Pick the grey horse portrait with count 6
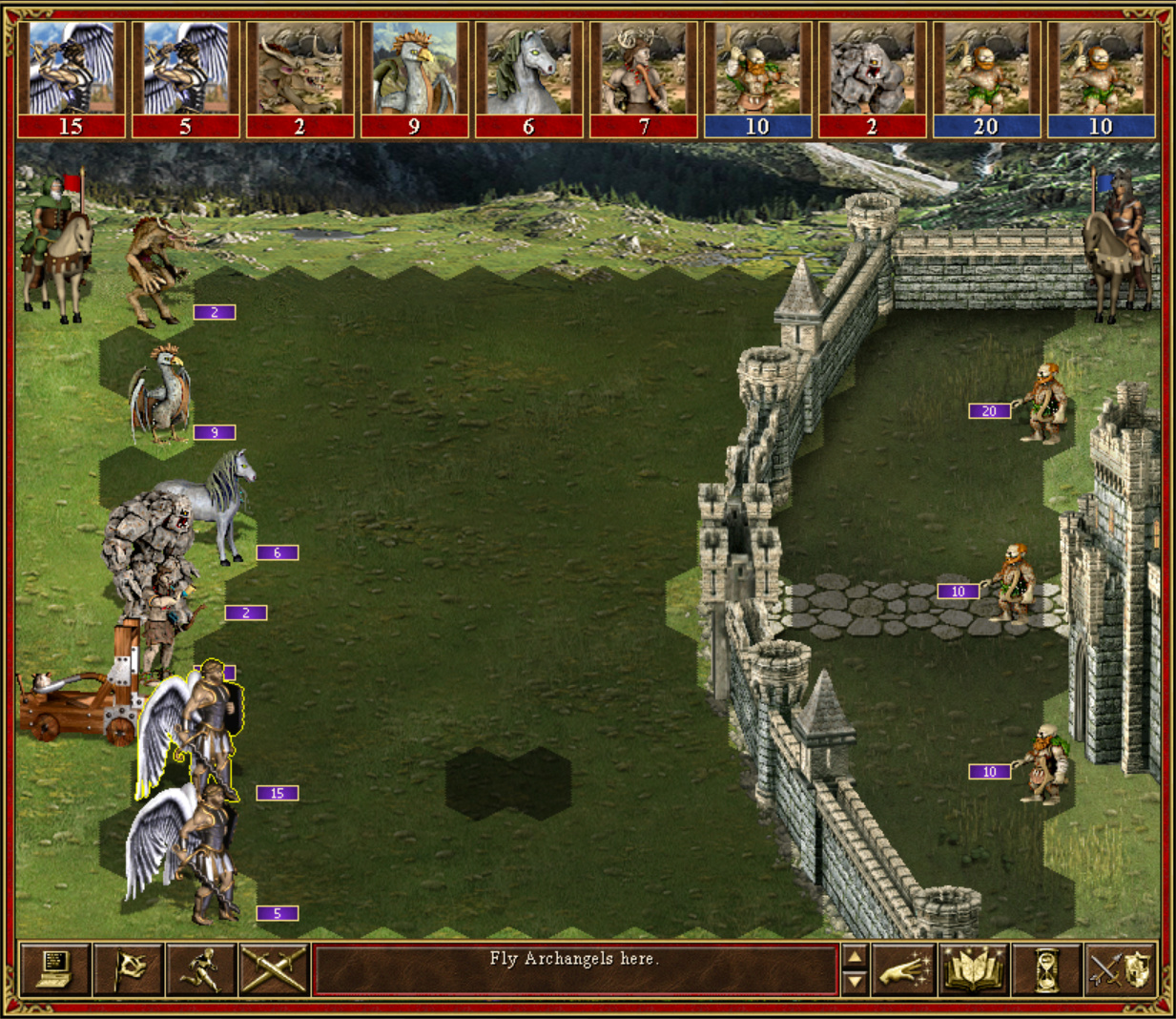The width and height of the screenshot is (1176, 1019). (528, 79)
